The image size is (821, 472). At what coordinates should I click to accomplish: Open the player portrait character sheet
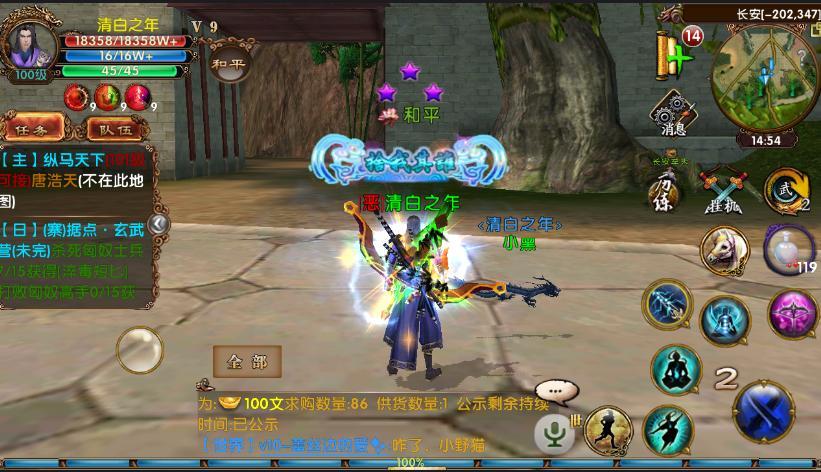pyautogui.click(x=30, y=45)
